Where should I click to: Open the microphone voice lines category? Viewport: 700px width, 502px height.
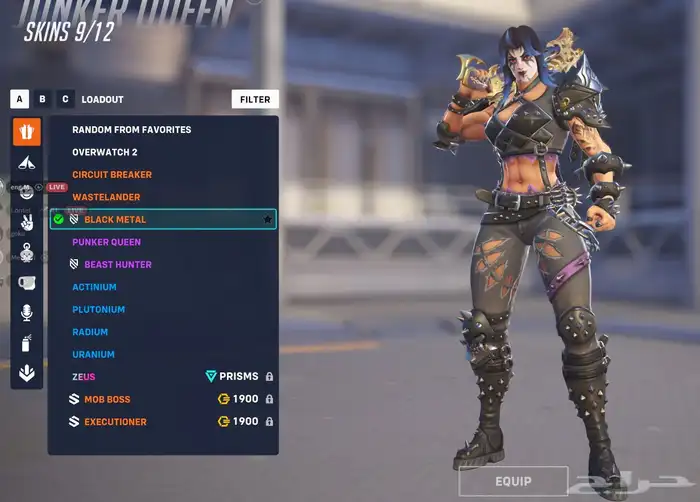click(x=27, y=313)
